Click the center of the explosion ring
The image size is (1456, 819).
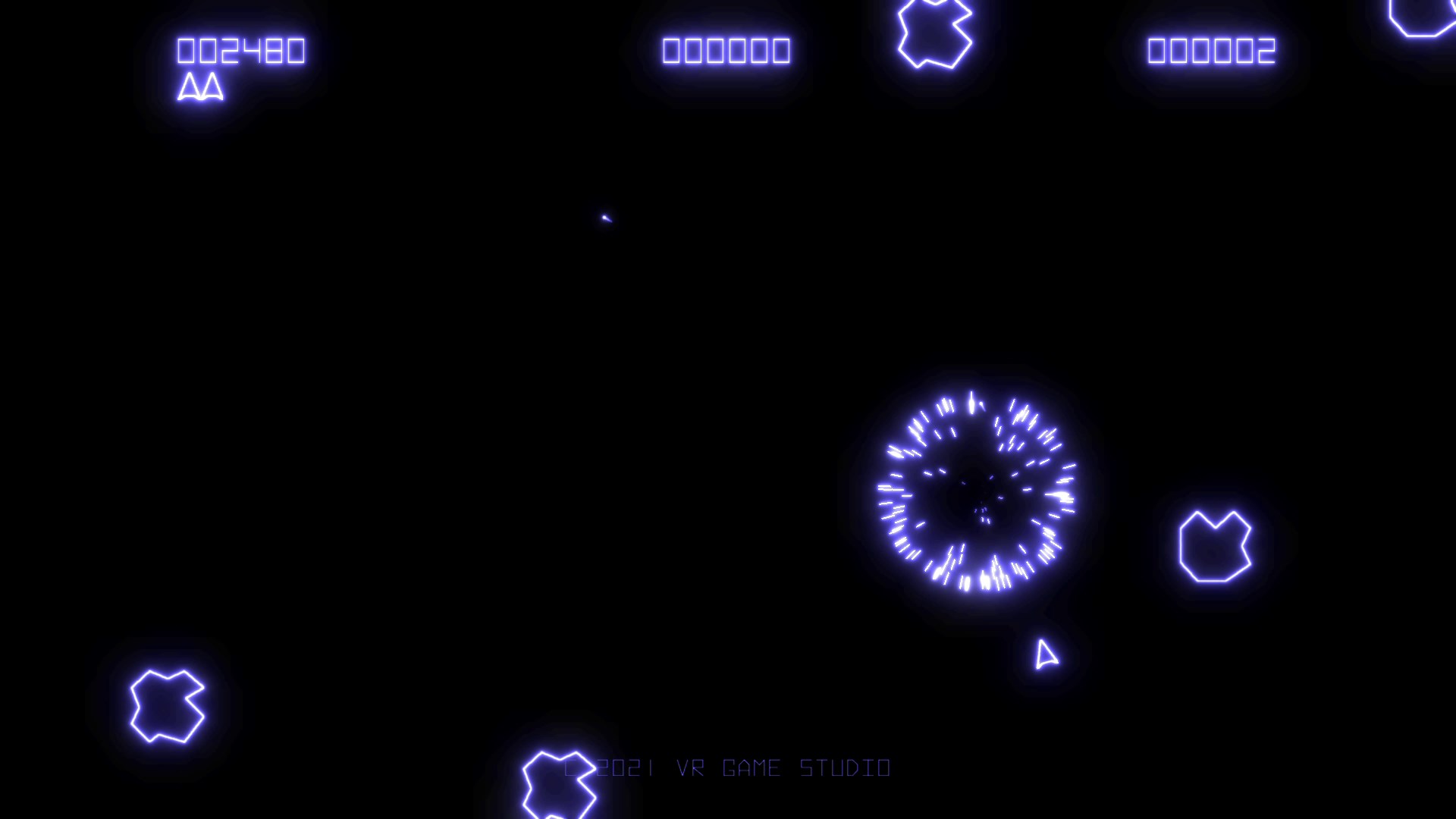(977, 491)
